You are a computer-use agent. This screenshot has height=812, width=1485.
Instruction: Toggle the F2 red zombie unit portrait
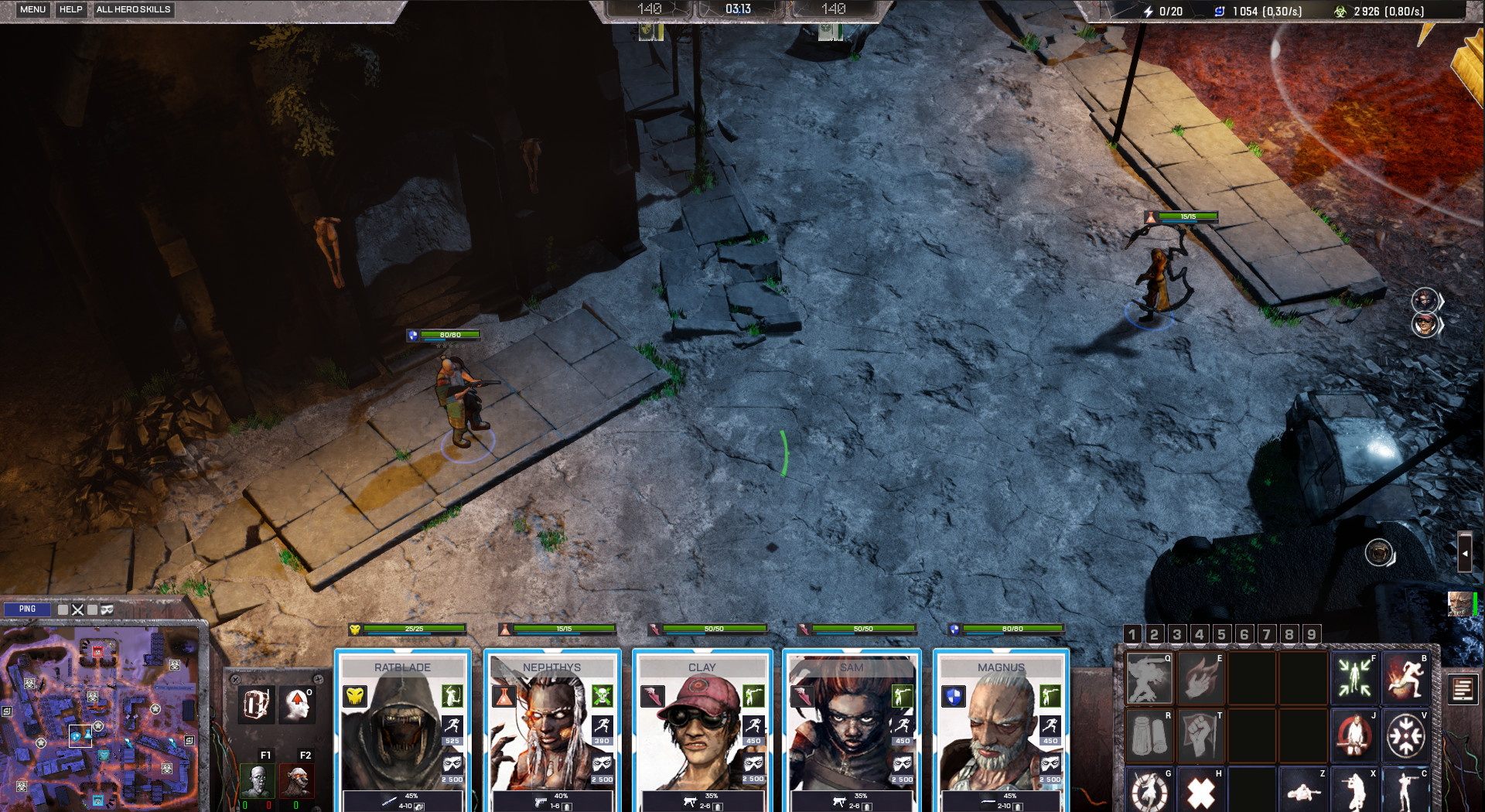(298, 781)
